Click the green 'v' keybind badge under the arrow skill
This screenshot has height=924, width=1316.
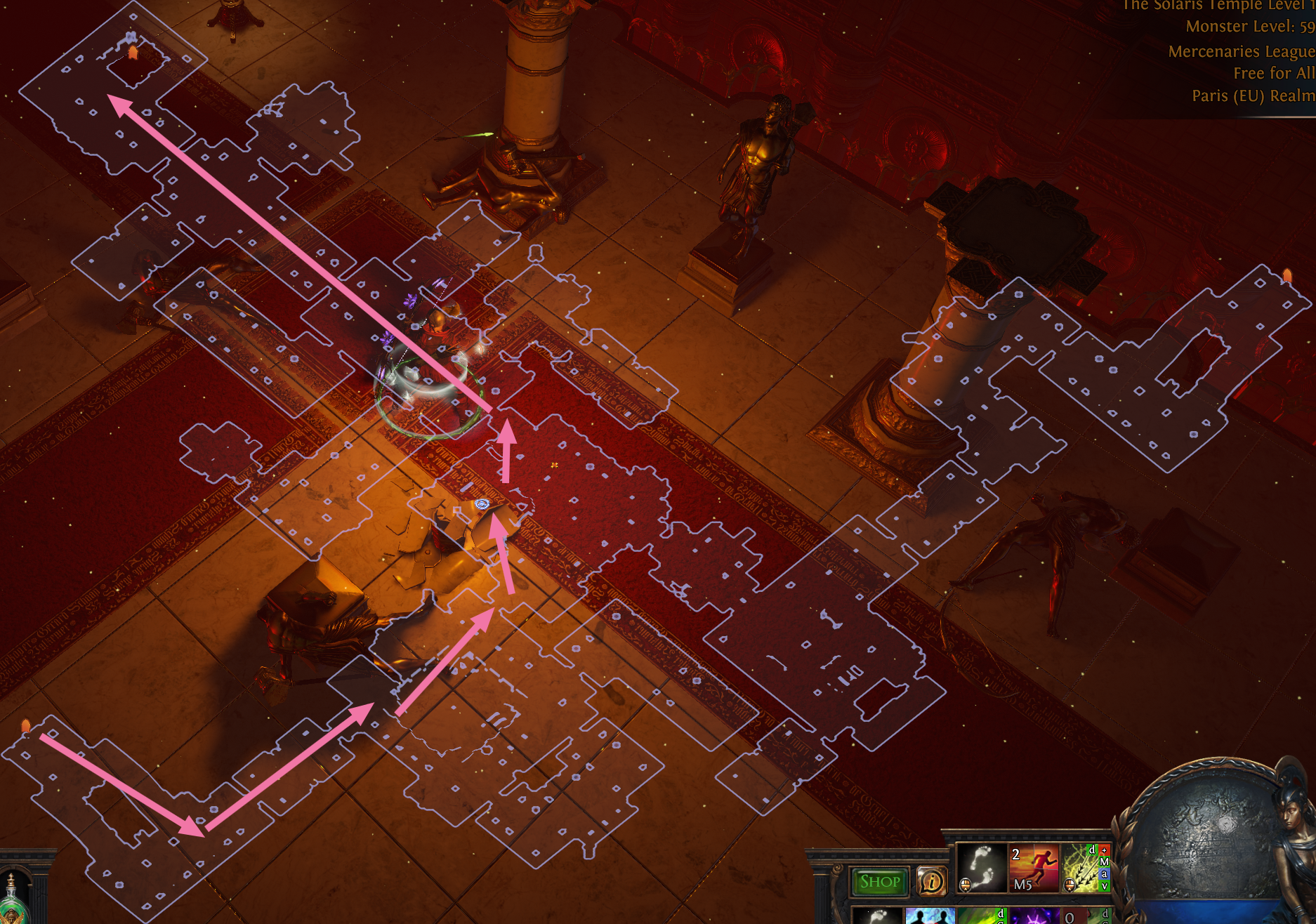pyautogui.click(x=1104, y=887)
